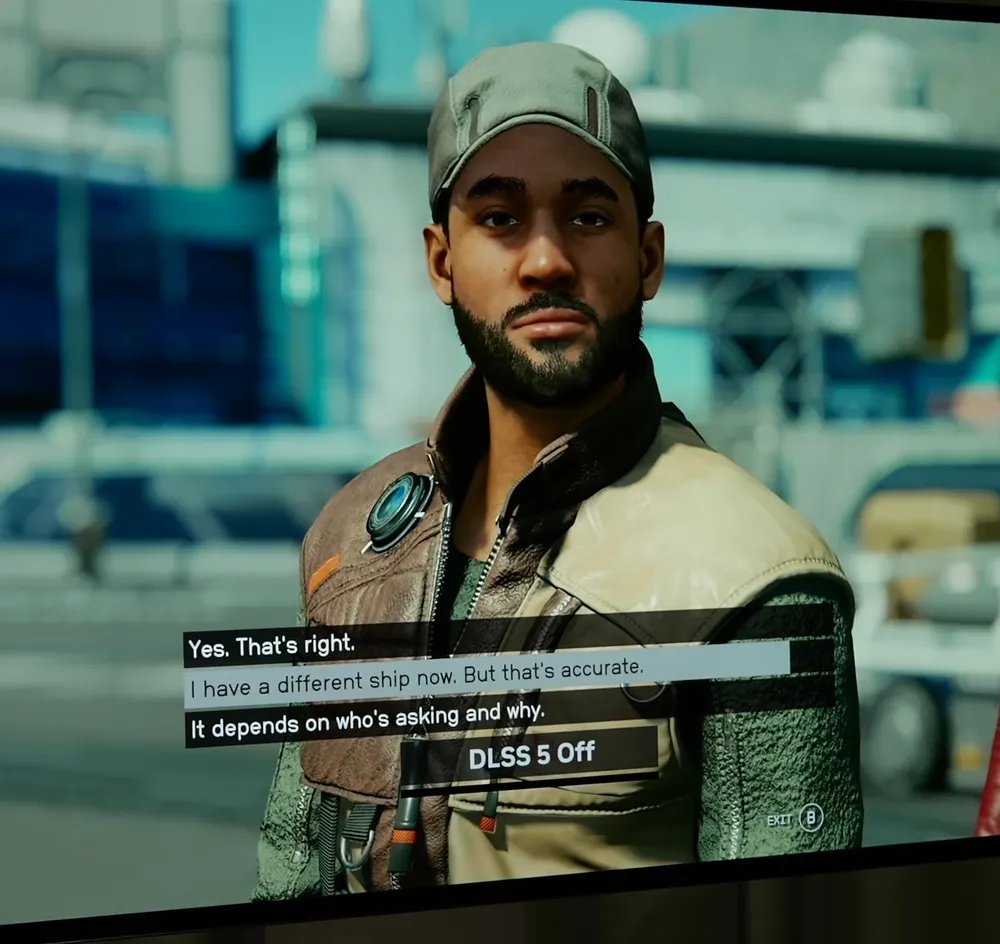Pick "It depends on who's asking and why."
This screenshot has height=944, width=1000.
[x=368, y=720]
